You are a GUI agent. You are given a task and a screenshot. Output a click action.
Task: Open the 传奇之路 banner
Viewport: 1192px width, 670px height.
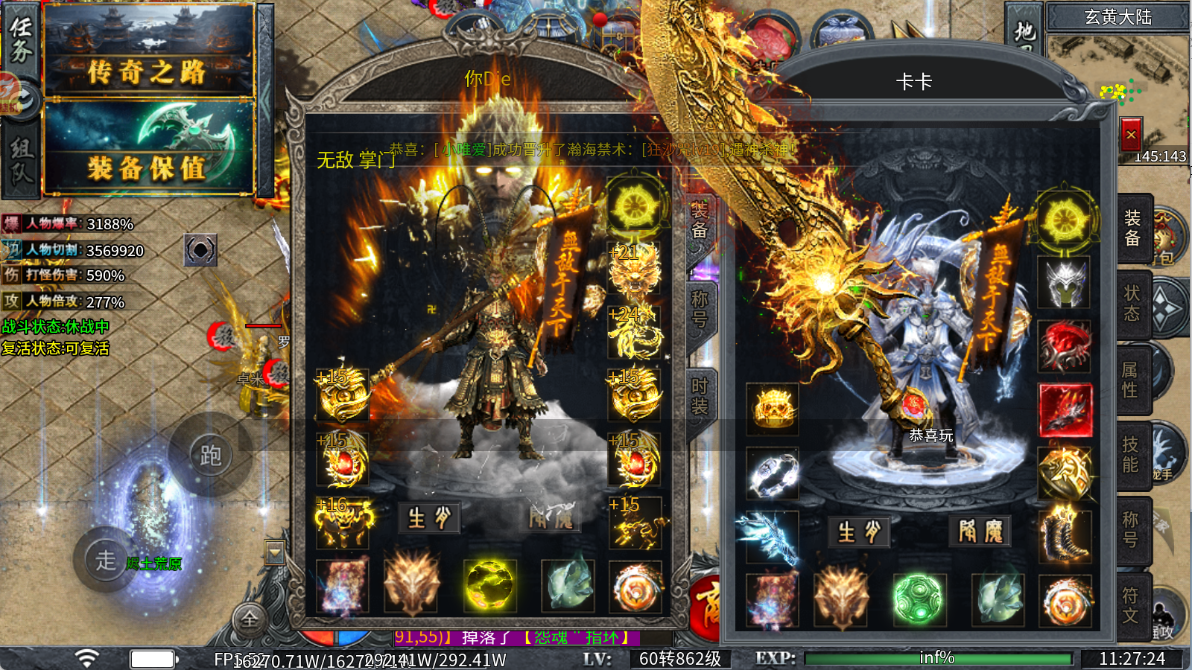click(148, 68)
